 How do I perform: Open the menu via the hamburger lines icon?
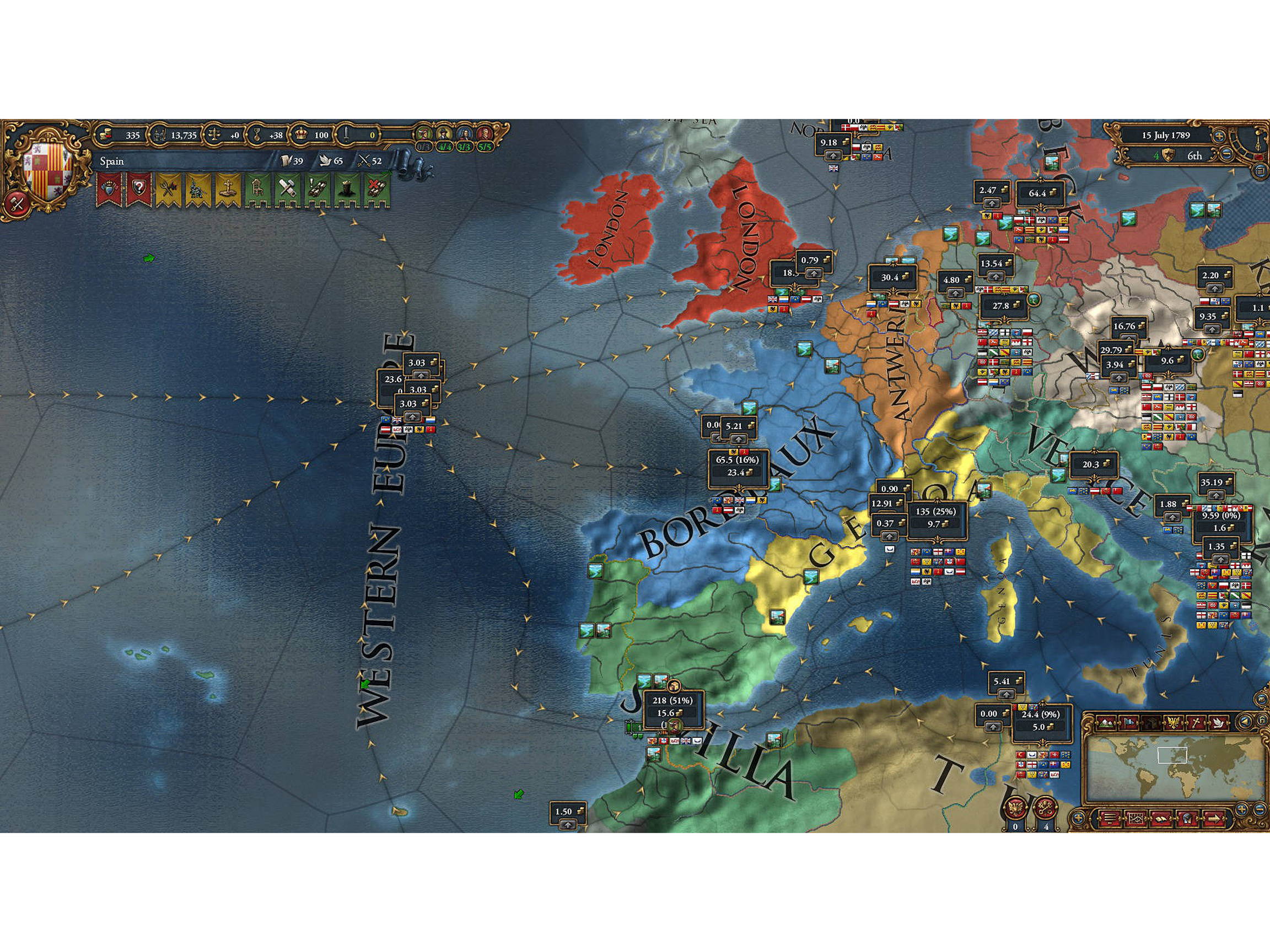pos(1110,818)
